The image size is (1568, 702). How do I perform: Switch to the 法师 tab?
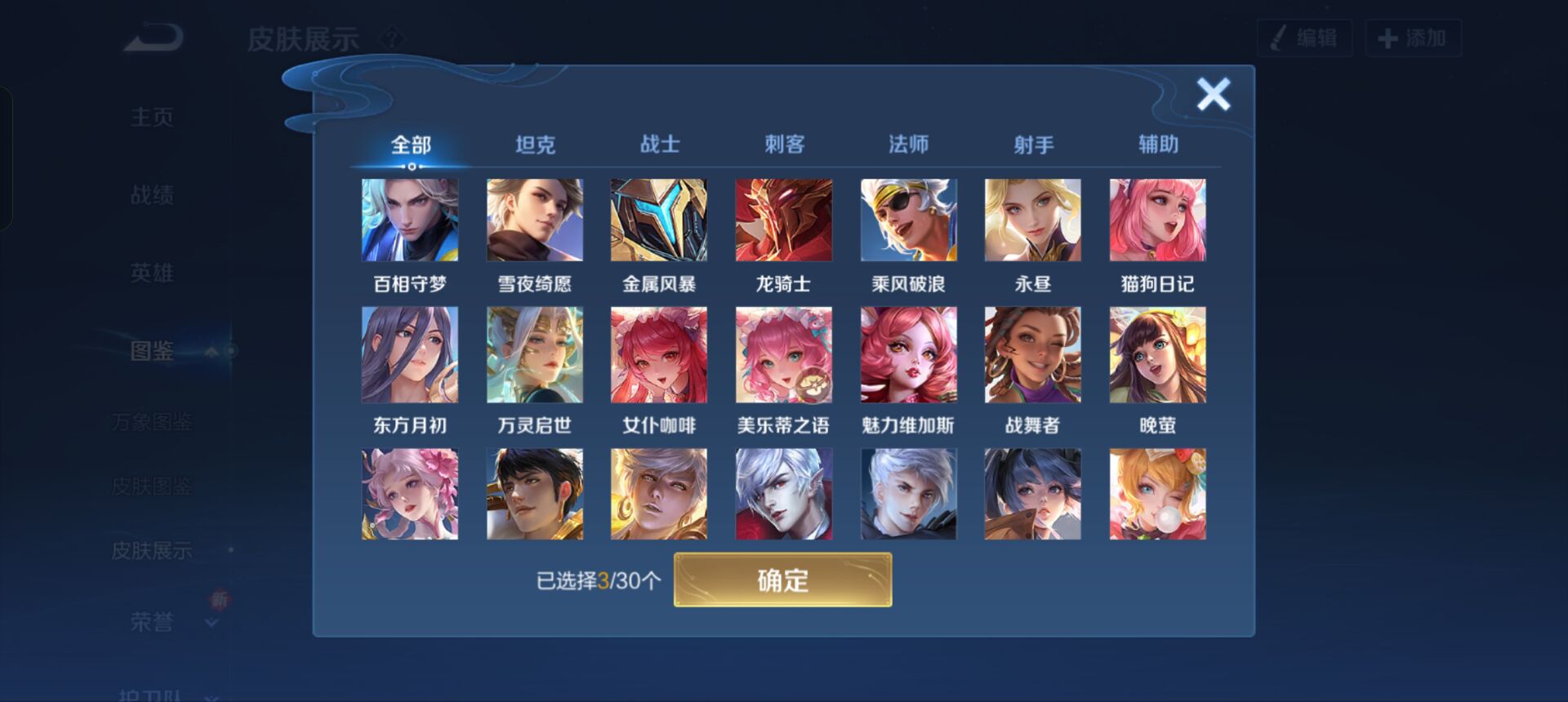[908, 143]
